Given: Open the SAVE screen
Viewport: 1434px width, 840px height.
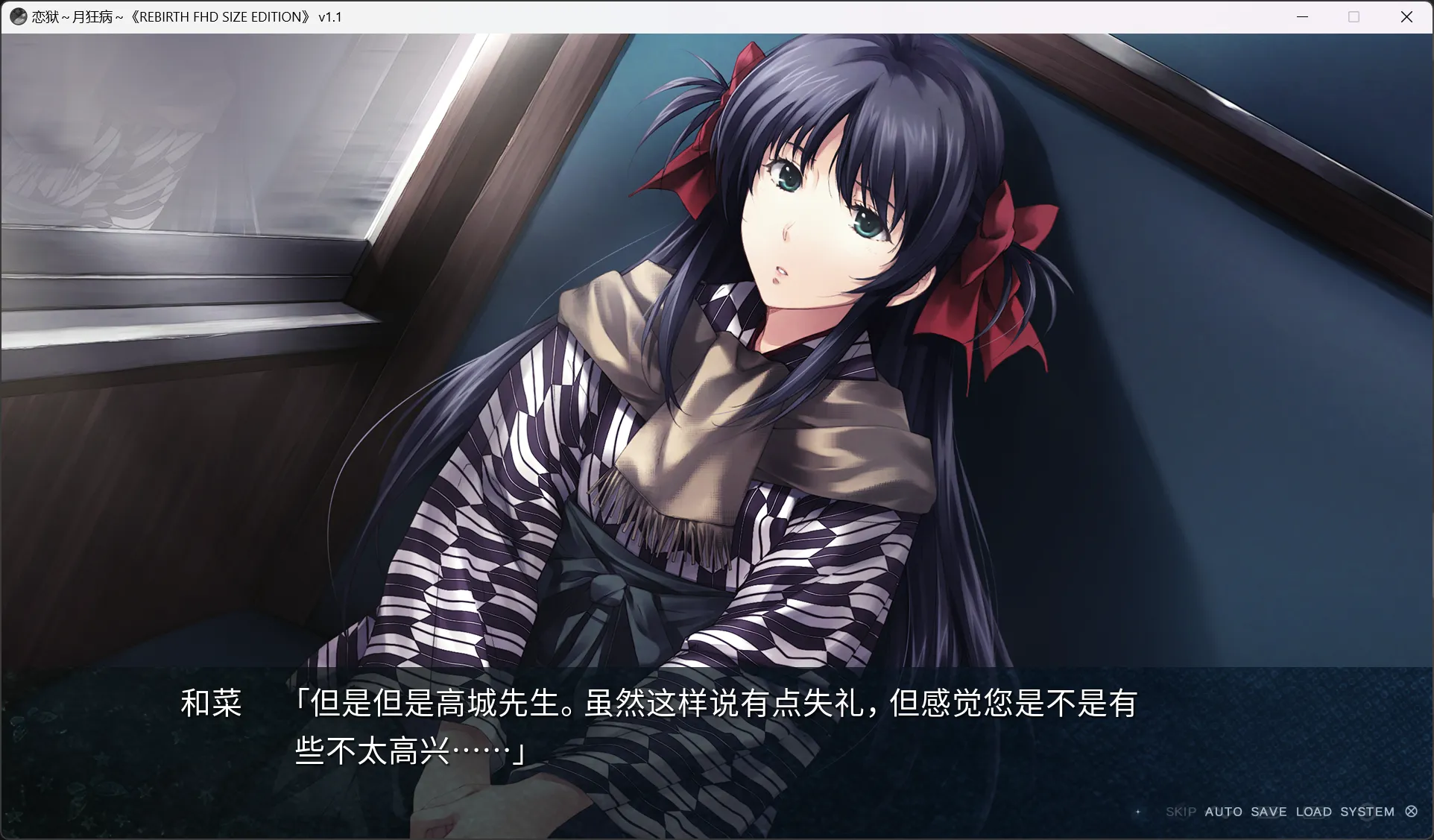Looking at the screenshot, I should click(x=1269, y=812).
